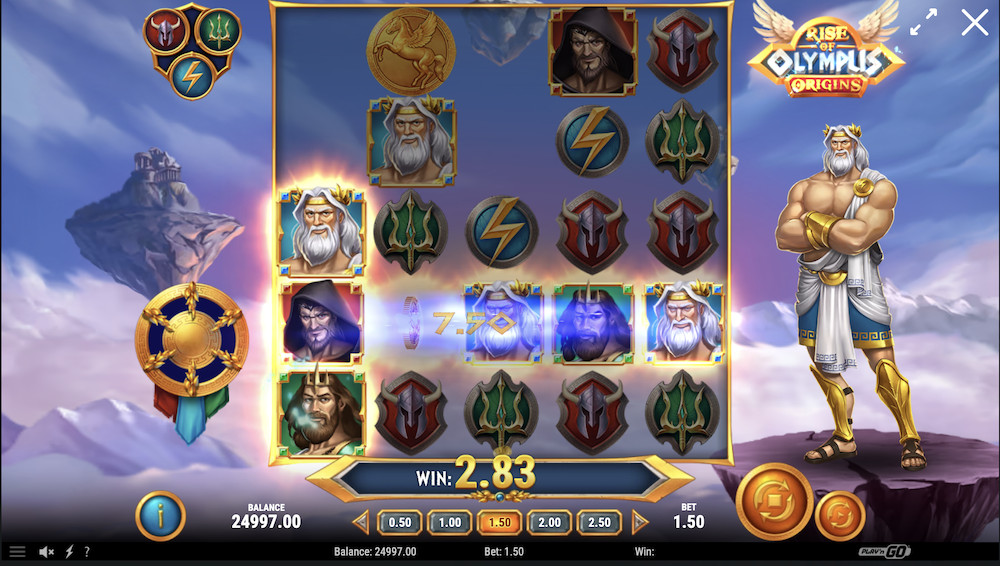Toggle fast play lightning icon
This screenshot has width=1000, height=566.
click(x=69, y=551)
